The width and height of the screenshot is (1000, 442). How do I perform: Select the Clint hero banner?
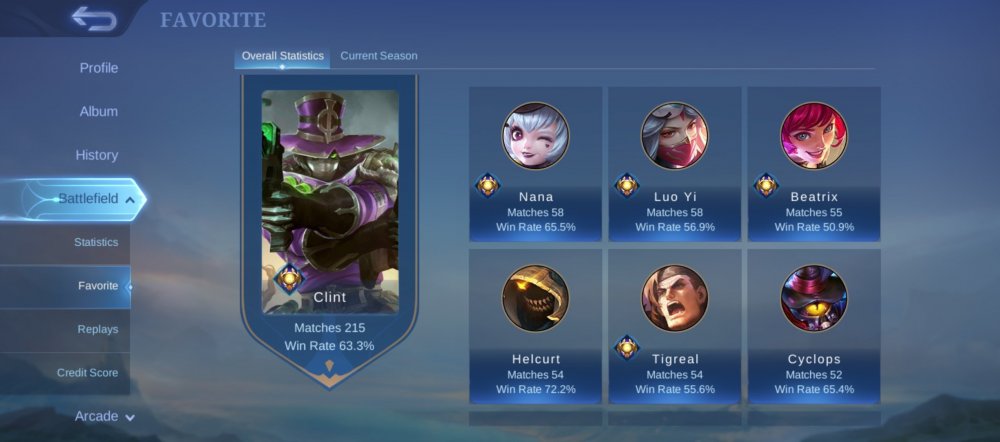329,220
